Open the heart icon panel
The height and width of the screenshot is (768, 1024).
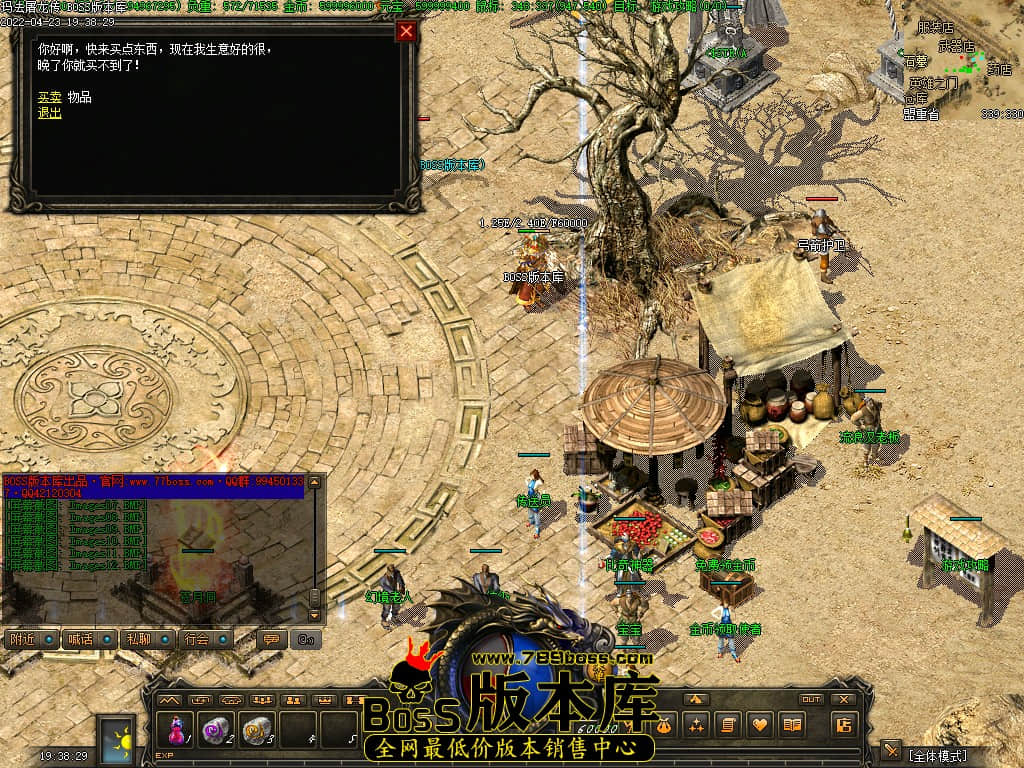click(759, 724)
